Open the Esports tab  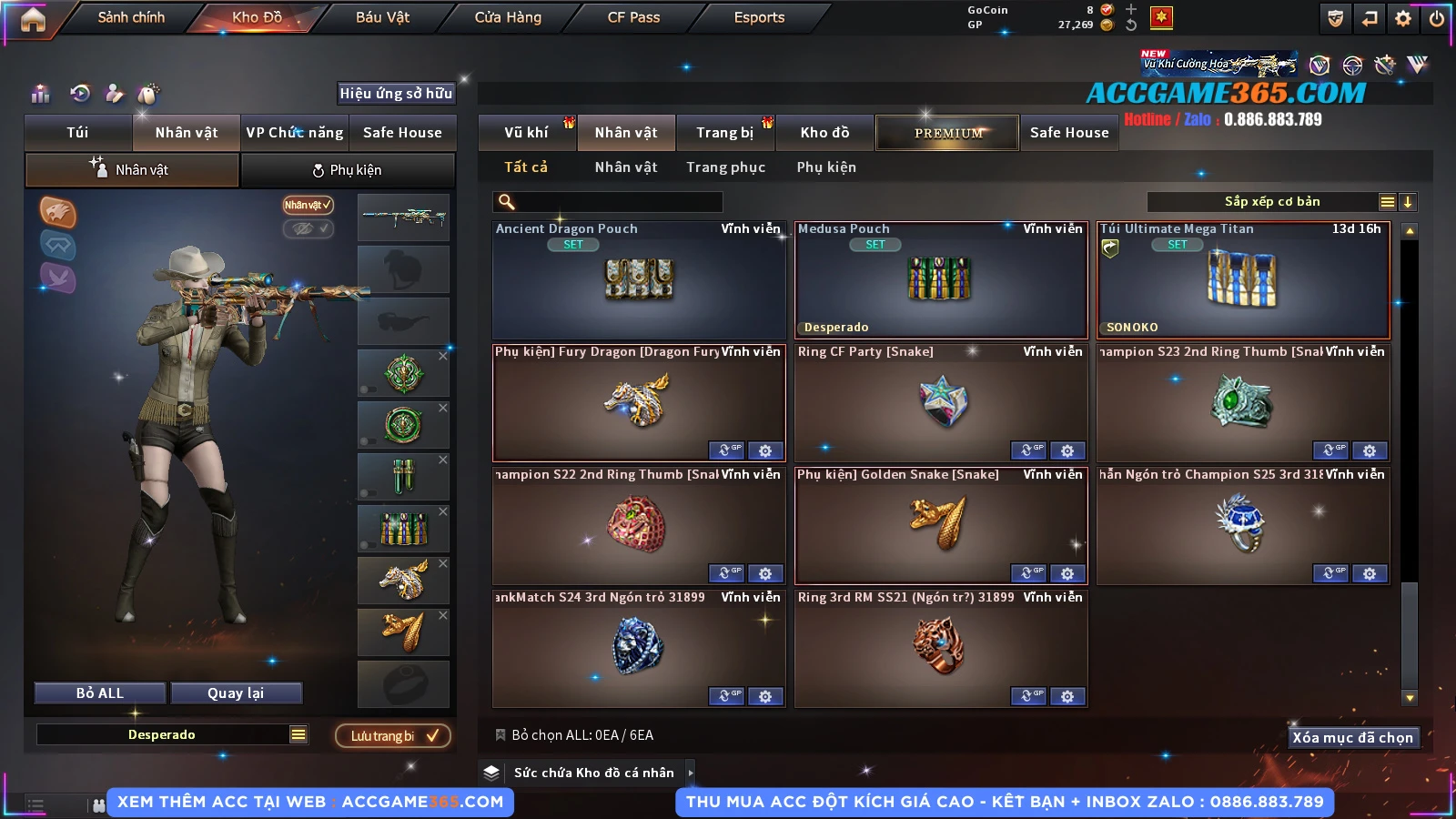[x=759, y=18]
